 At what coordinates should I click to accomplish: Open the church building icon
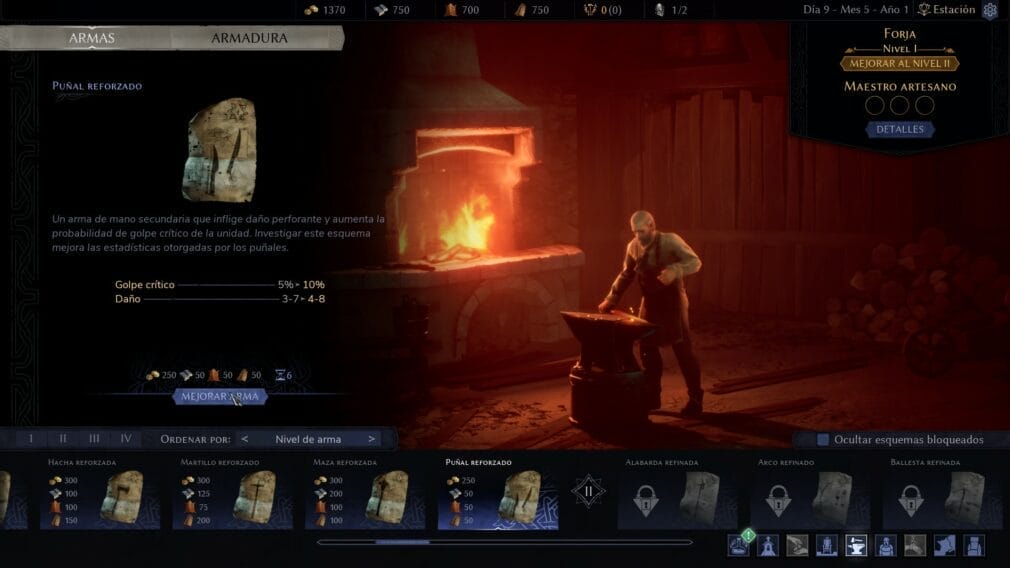[x=768, y=545]
